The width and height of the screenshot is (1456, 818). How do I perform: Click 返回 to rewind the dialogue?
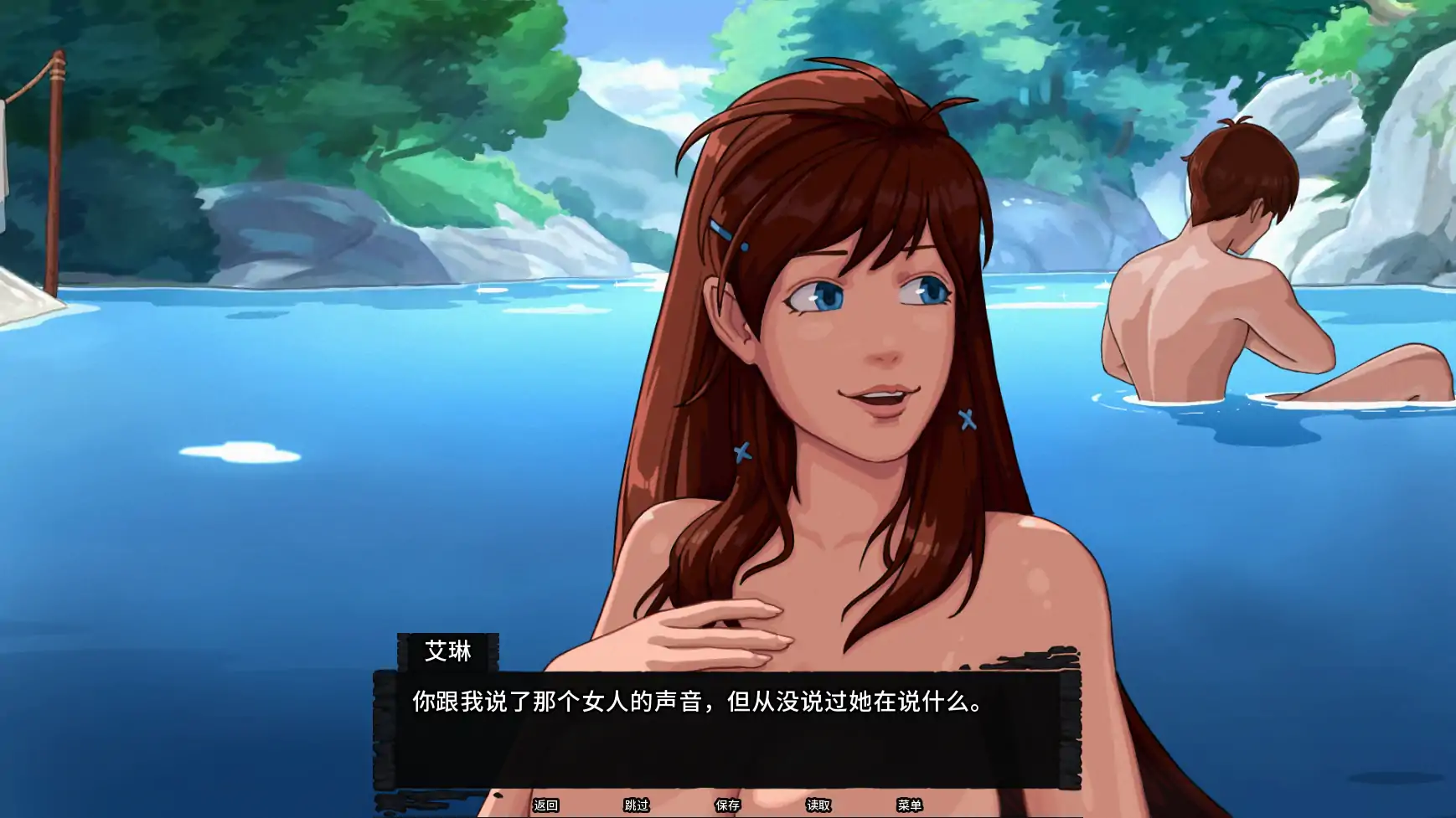click(545, 804)
